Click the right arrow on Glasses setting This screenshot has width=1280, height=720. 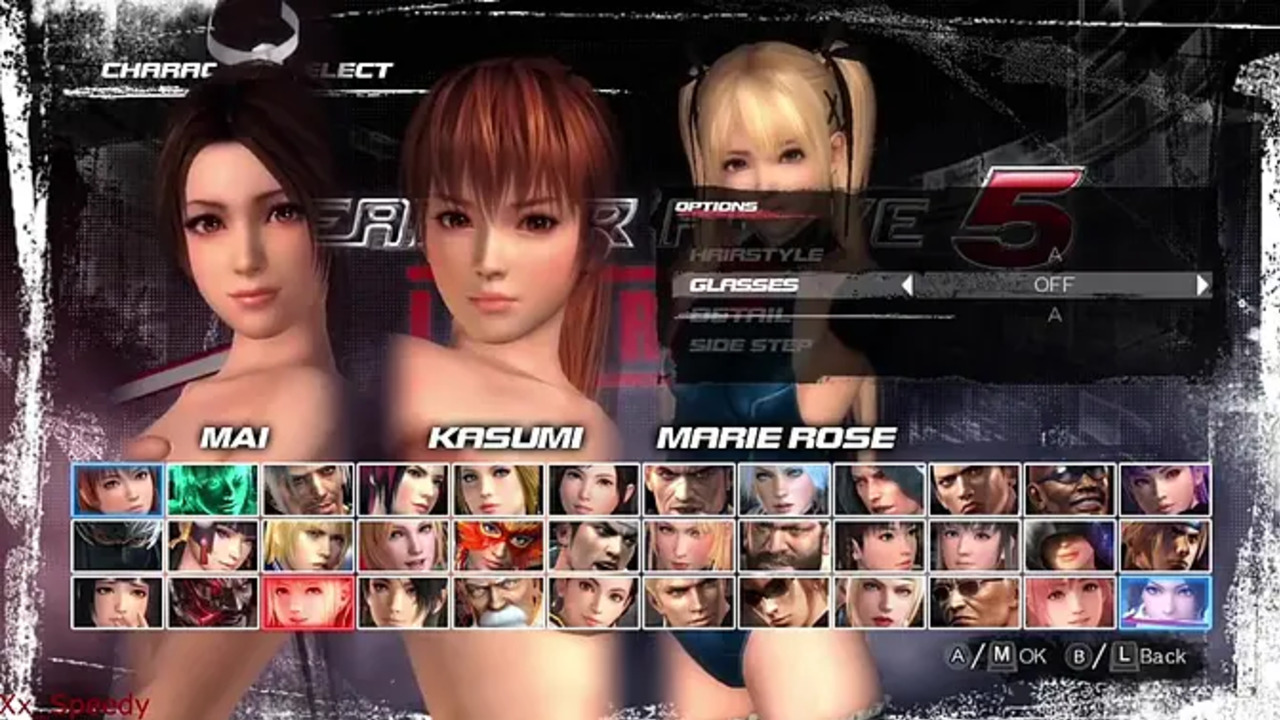point(1202,285)
